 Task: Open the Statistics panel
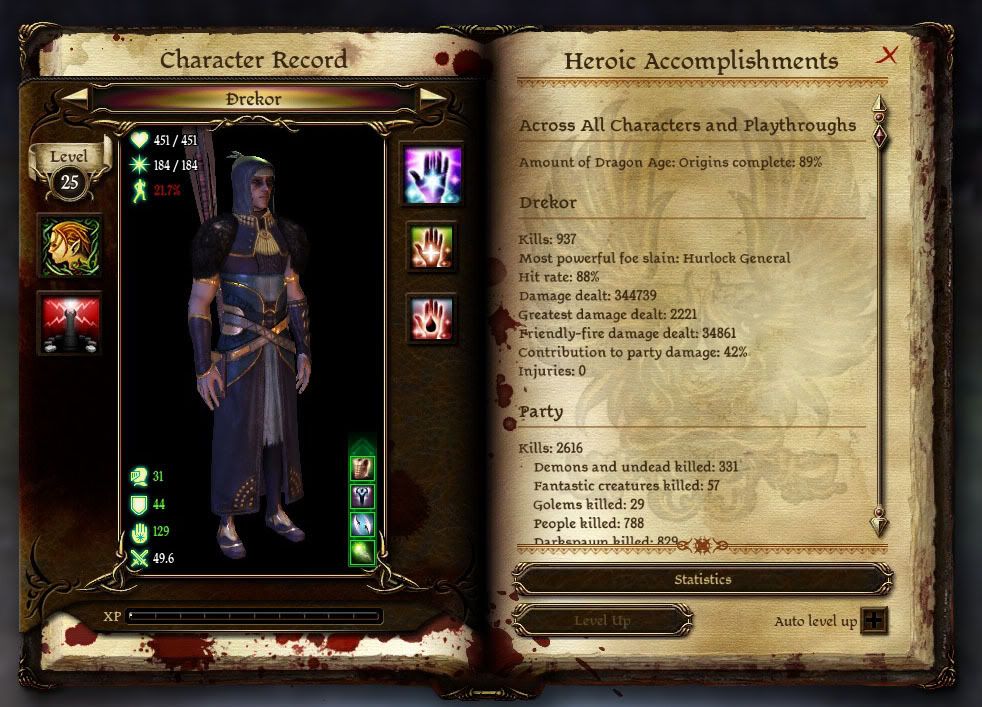point(702,579)
